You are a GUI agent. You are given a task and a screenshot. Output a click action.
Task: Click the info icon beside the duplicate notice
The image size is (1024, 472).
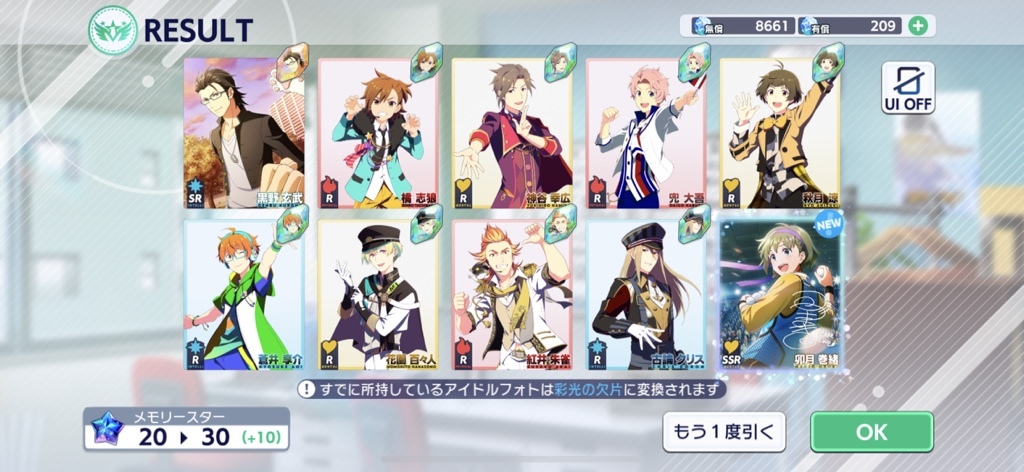(306, 389)
